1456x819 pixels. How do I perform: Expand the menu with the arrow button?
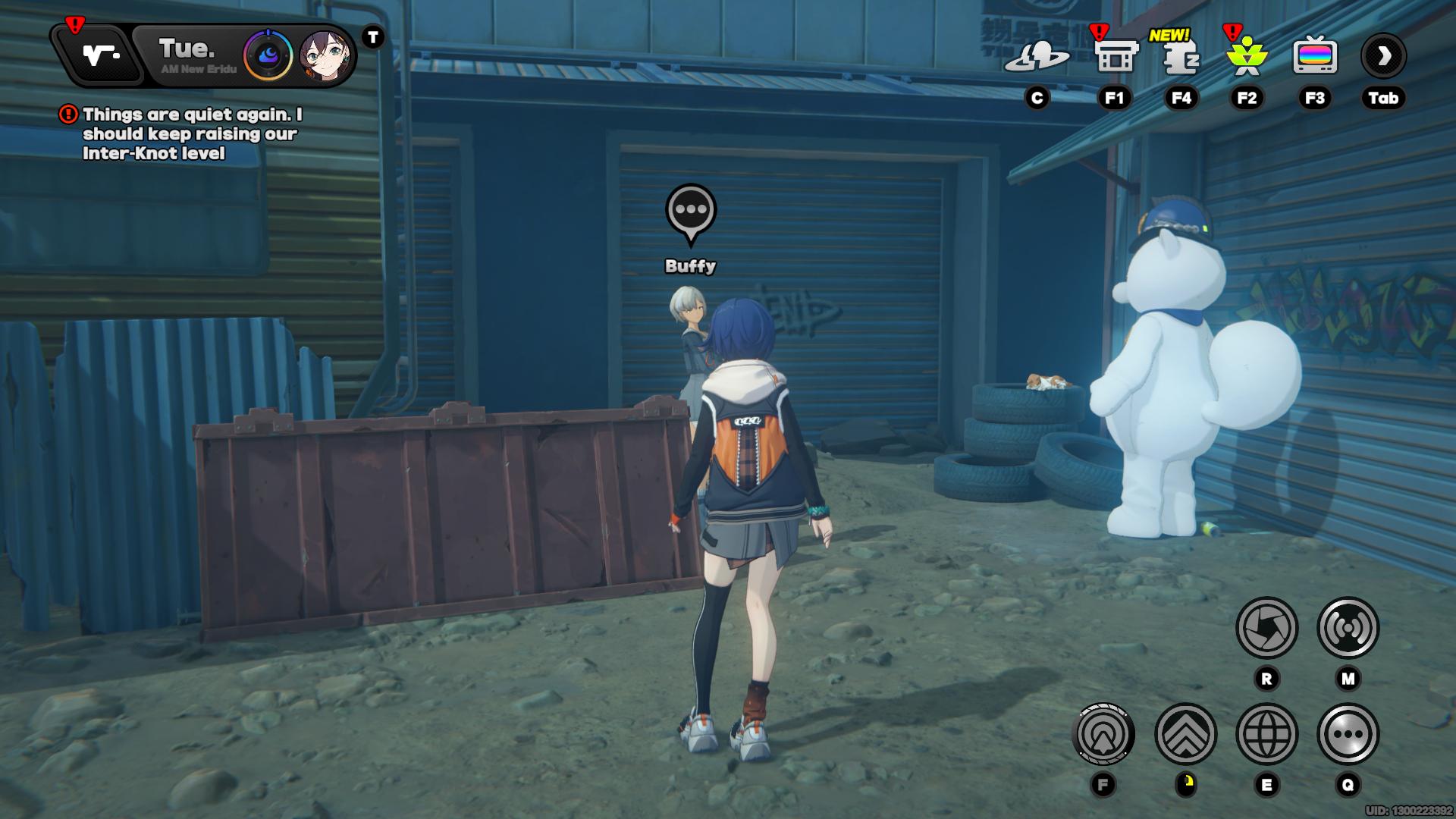point(1383,55)
